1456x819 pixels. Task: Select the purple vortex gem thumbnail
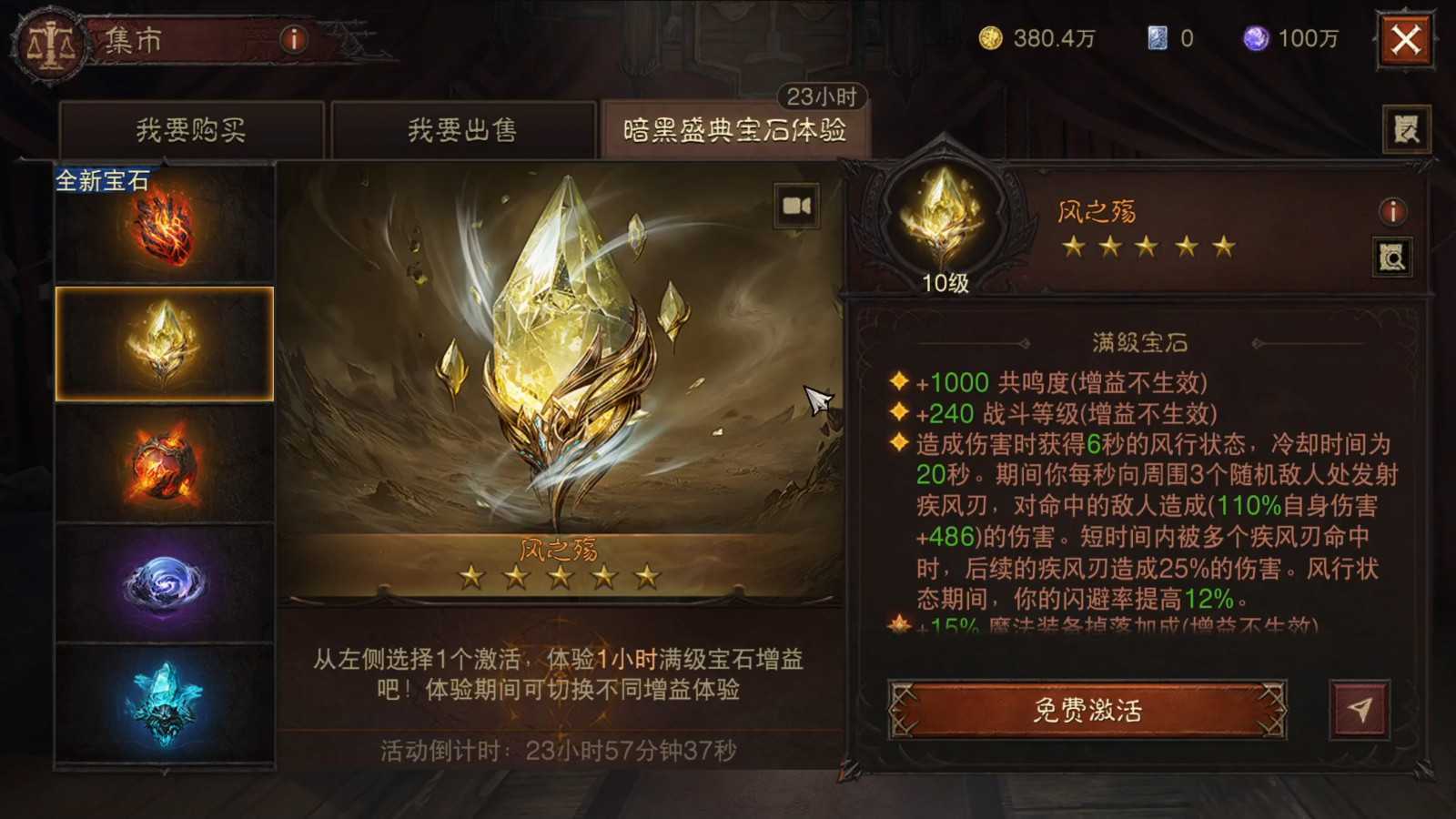[x=165, y=582]
